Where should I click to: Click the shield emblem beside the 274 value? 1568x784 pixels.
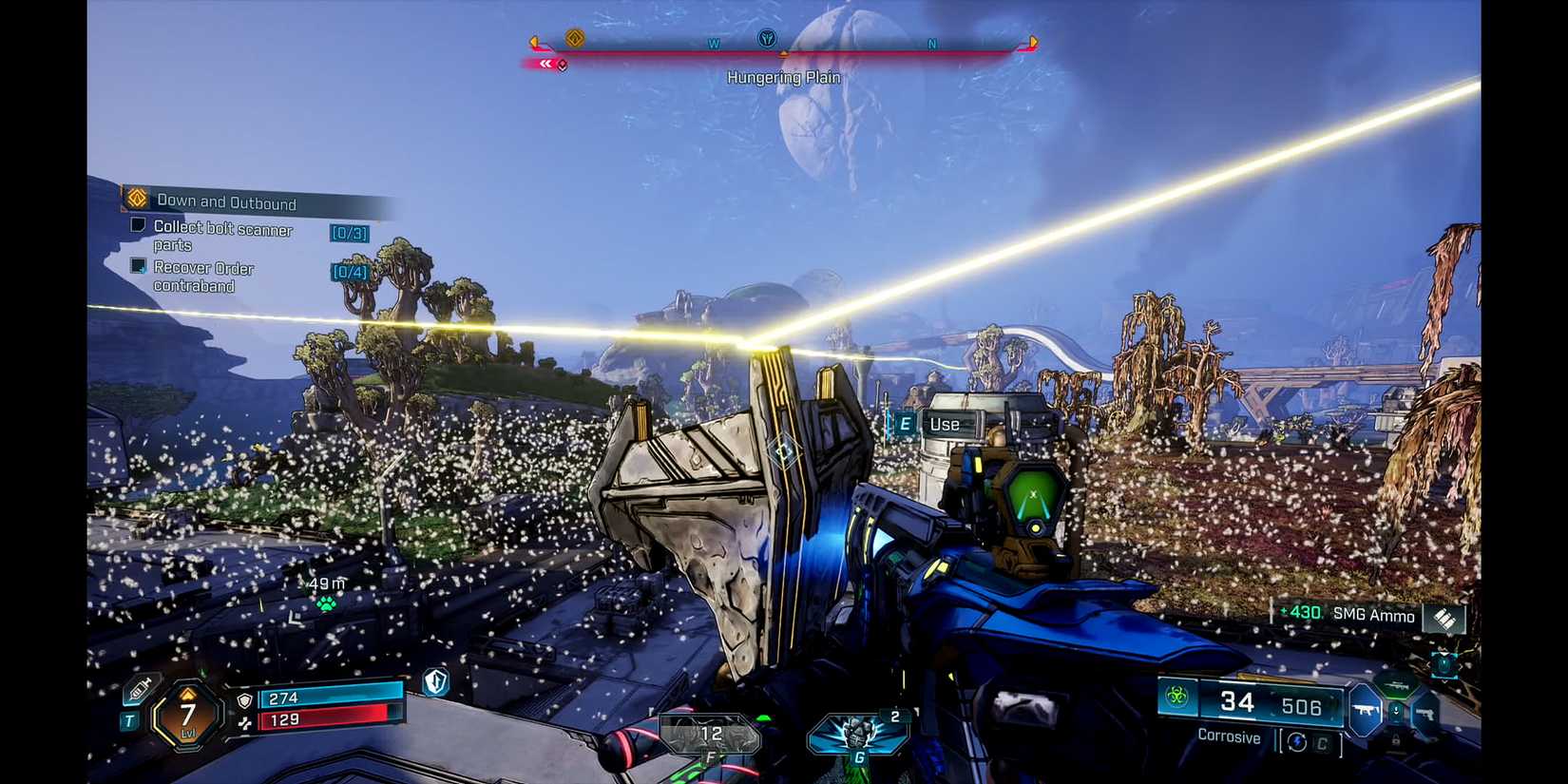(245, 701)
